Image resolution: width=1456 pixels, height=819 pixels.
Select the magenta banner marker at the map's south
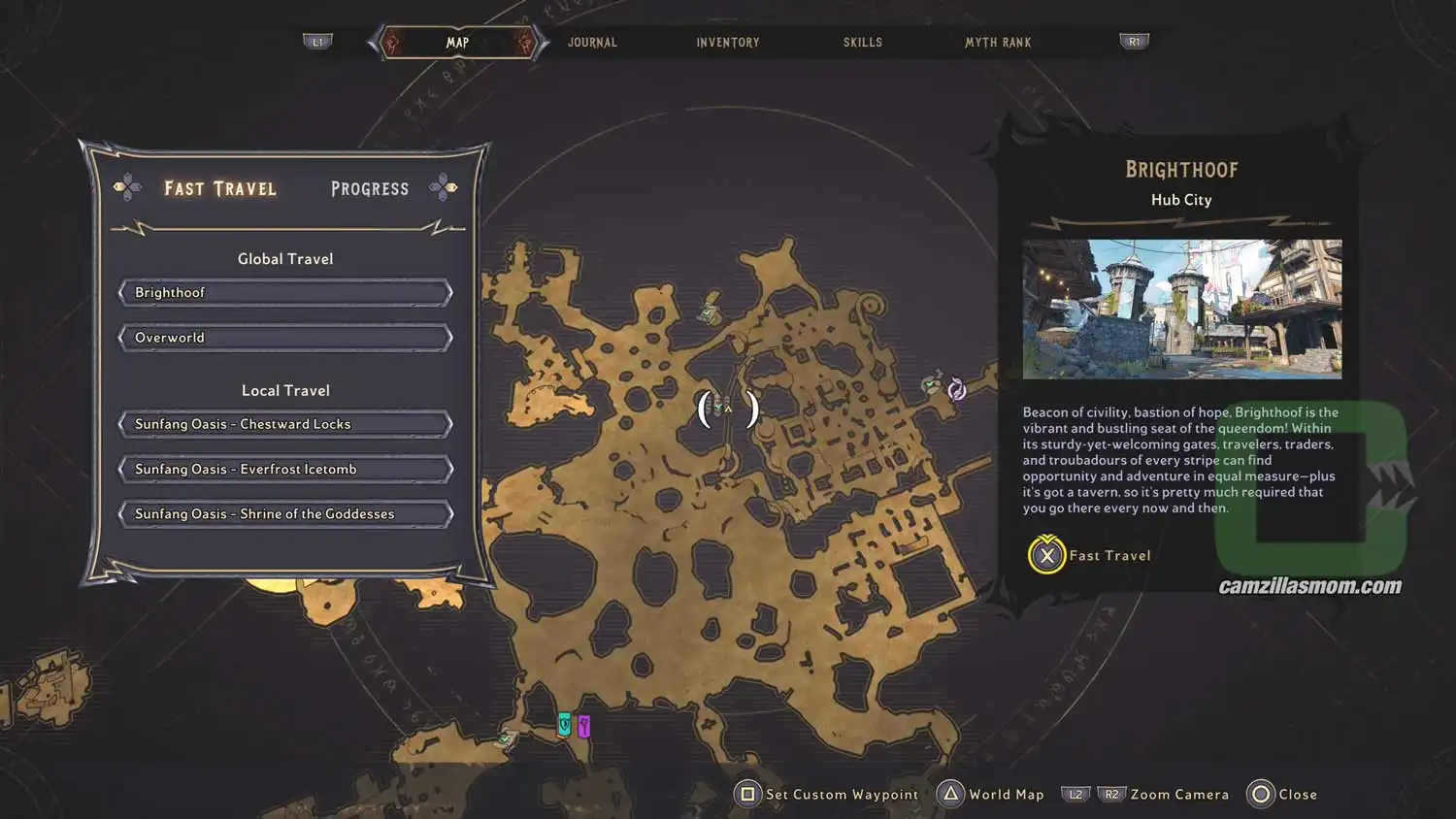point(583,724)
